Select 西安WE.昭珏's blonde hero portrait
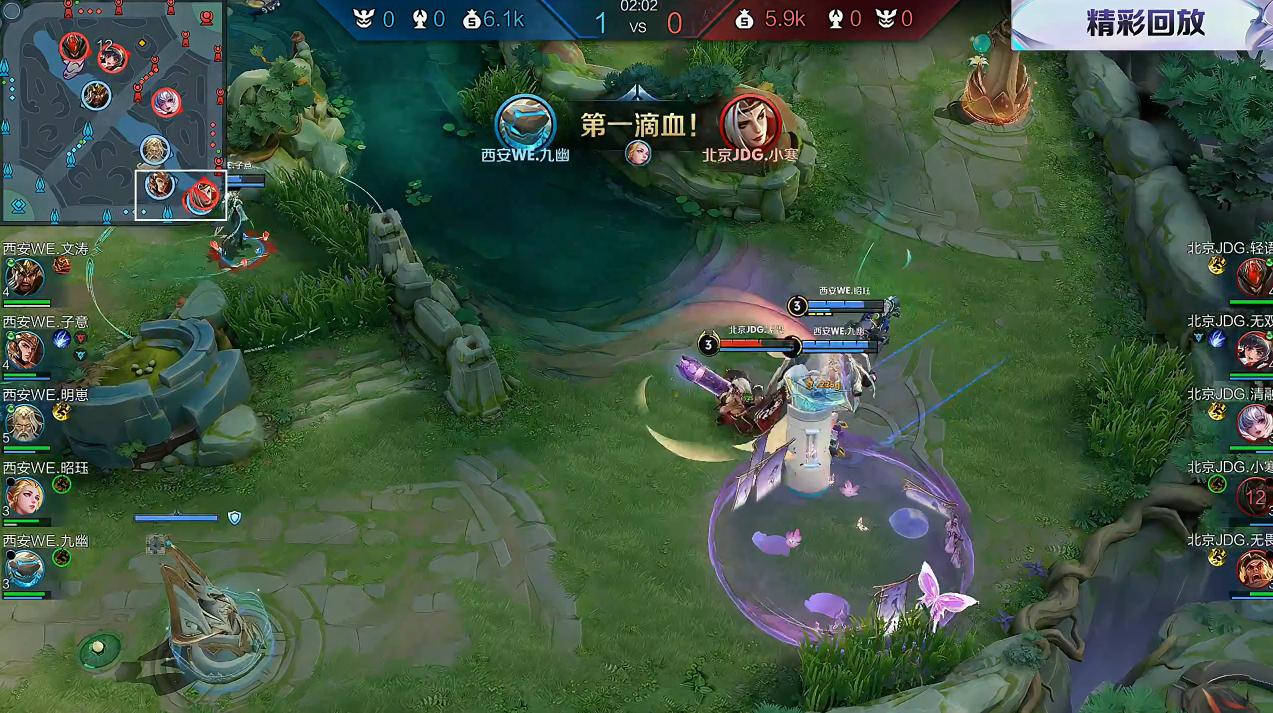 point(24,496)
